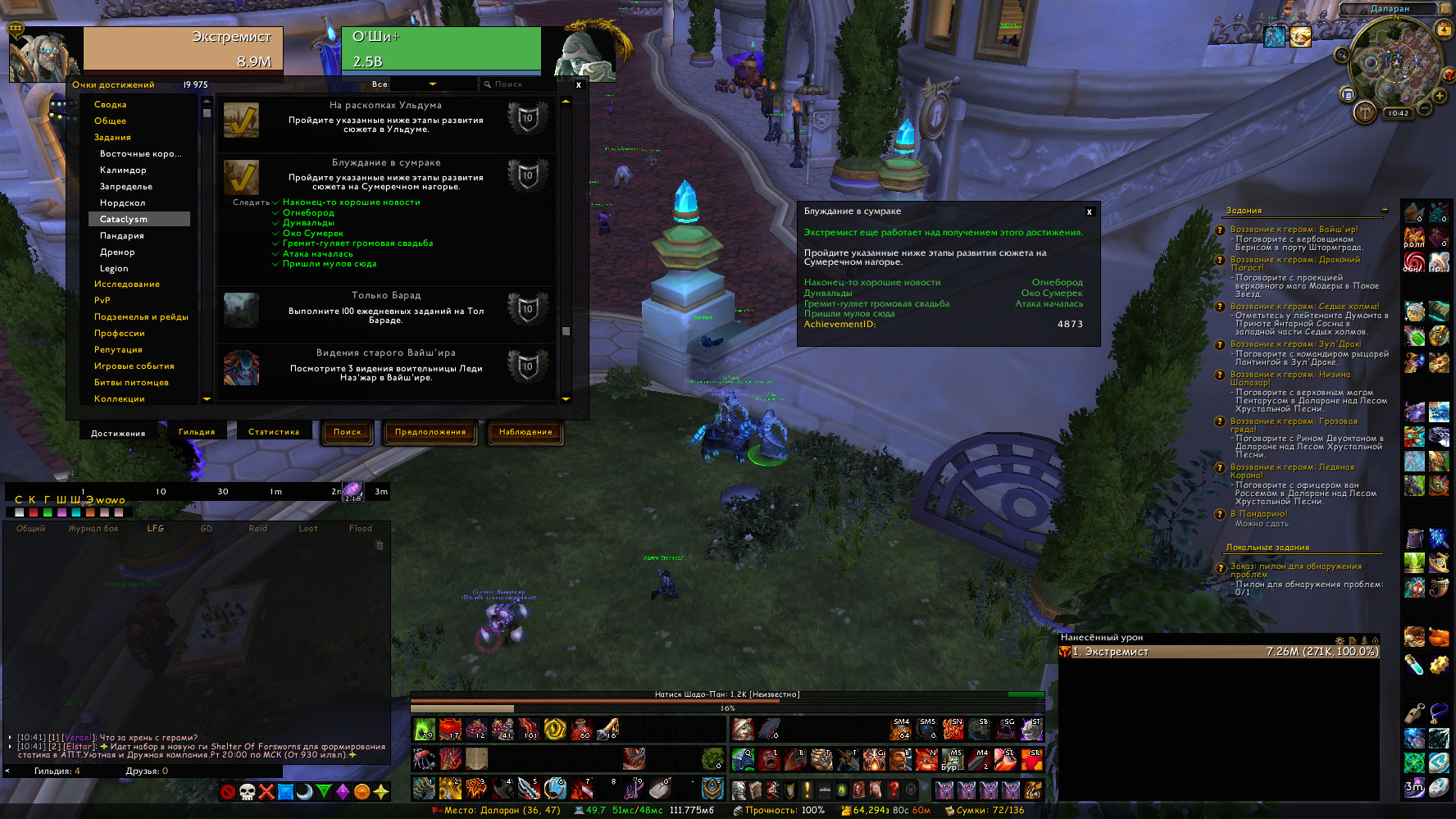Toggle the Следить tracking checkbox
The image size is (1456, 819).
[x=226, y=202]
